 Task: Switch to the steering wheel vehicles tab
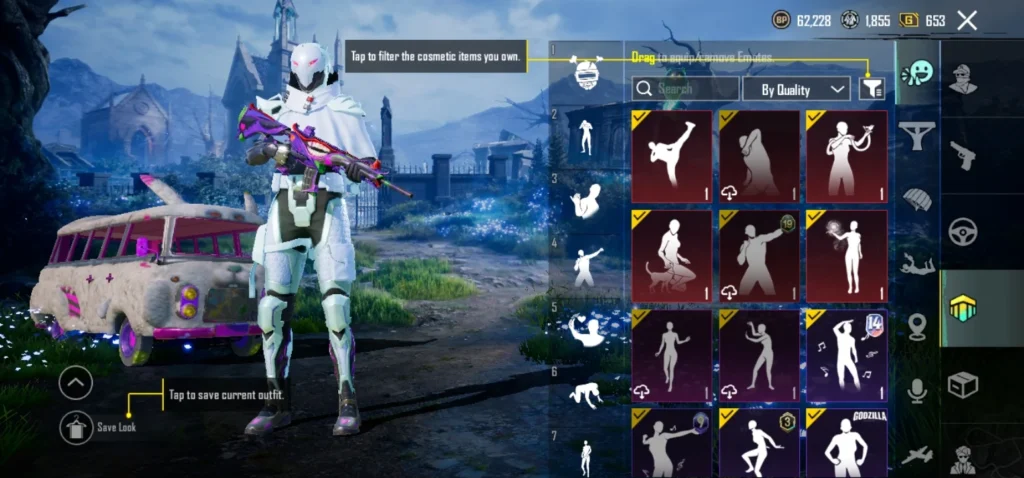(963, 232)
